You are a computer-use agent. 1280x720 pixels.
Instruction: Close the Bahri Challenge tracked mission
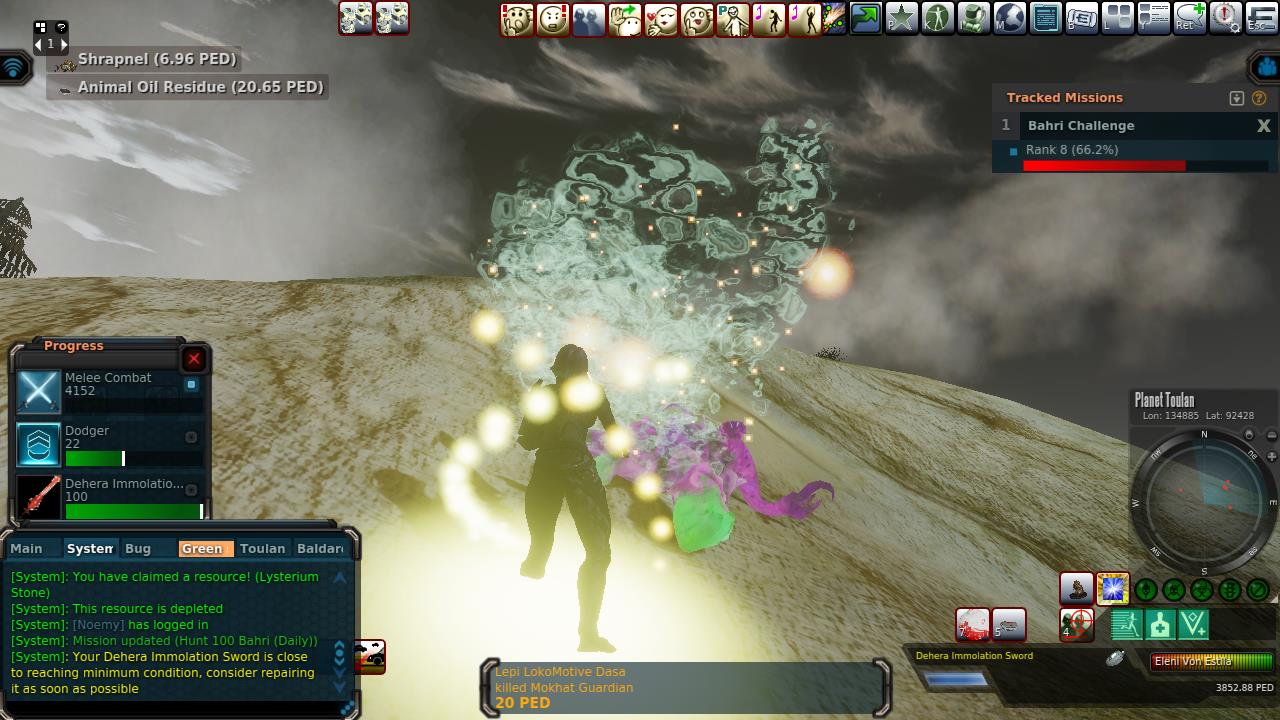(x=1263, y=126)
